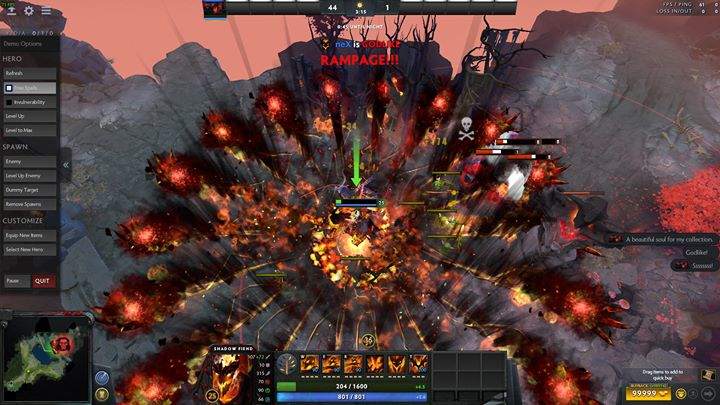Spawn a Dummy Target
Image resolution: width=720 pixels, height=405 pixels.
pos(30,190)
